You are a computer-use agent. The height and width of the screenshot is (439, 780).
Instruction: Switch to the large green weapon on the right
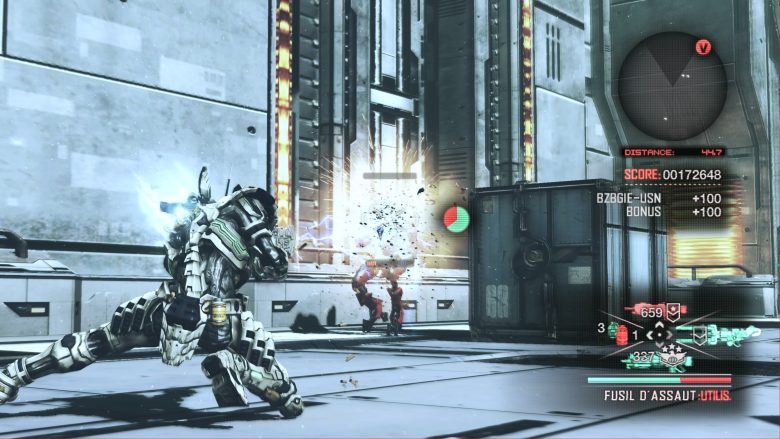pyautogui.click(x=725, y=334)
